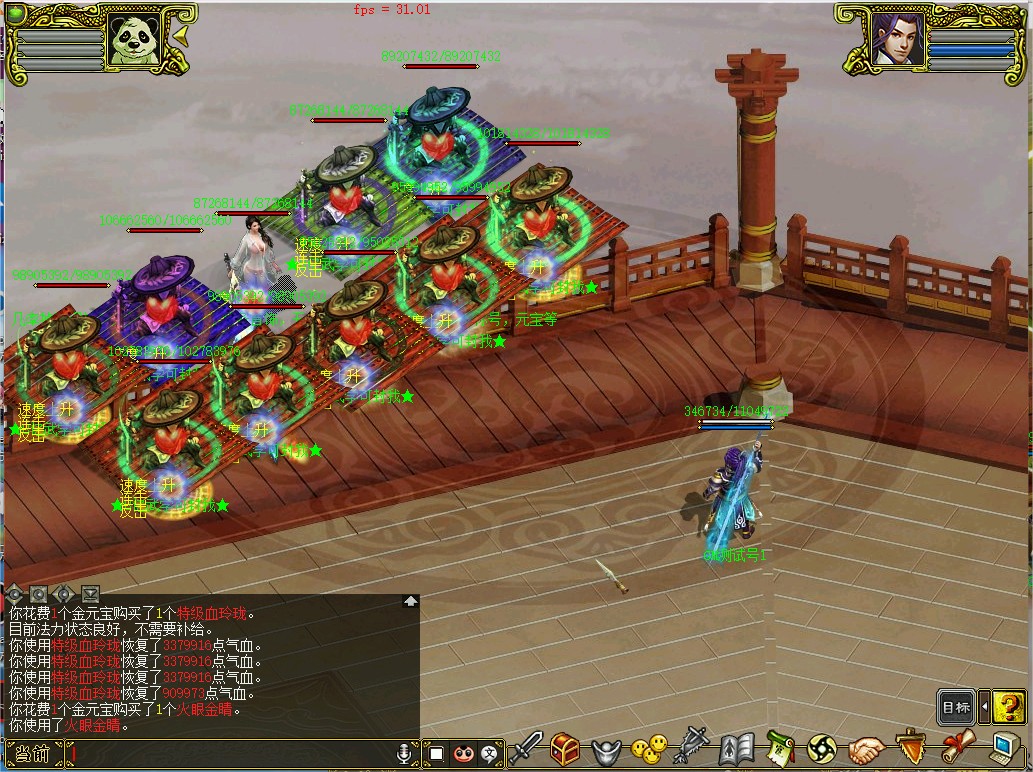Toggle the microphone voice chat button
Viewport: 1033px width, 772px height.
(405, 753)
